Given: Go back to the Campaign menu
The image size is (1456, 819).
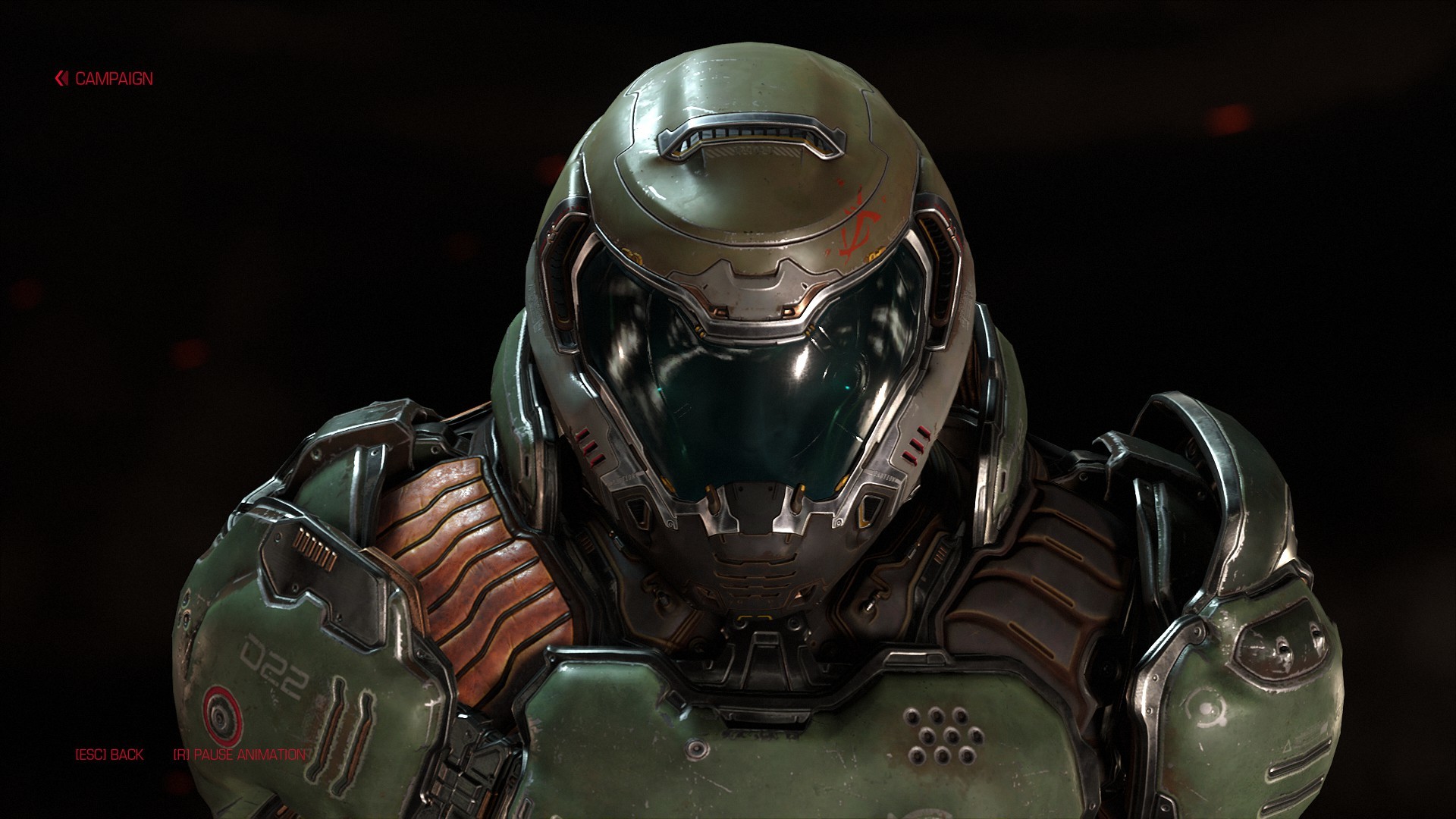Looking at the screenshot, I should click(105, 79).
